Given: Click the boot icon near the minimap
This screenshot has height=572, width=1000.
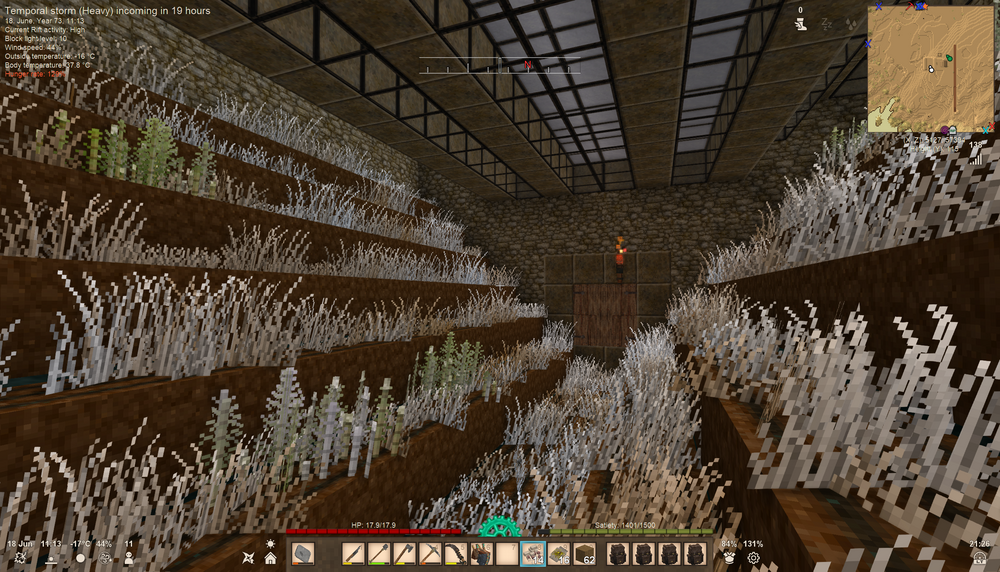Looking at the screenshot, I should 800,24.
